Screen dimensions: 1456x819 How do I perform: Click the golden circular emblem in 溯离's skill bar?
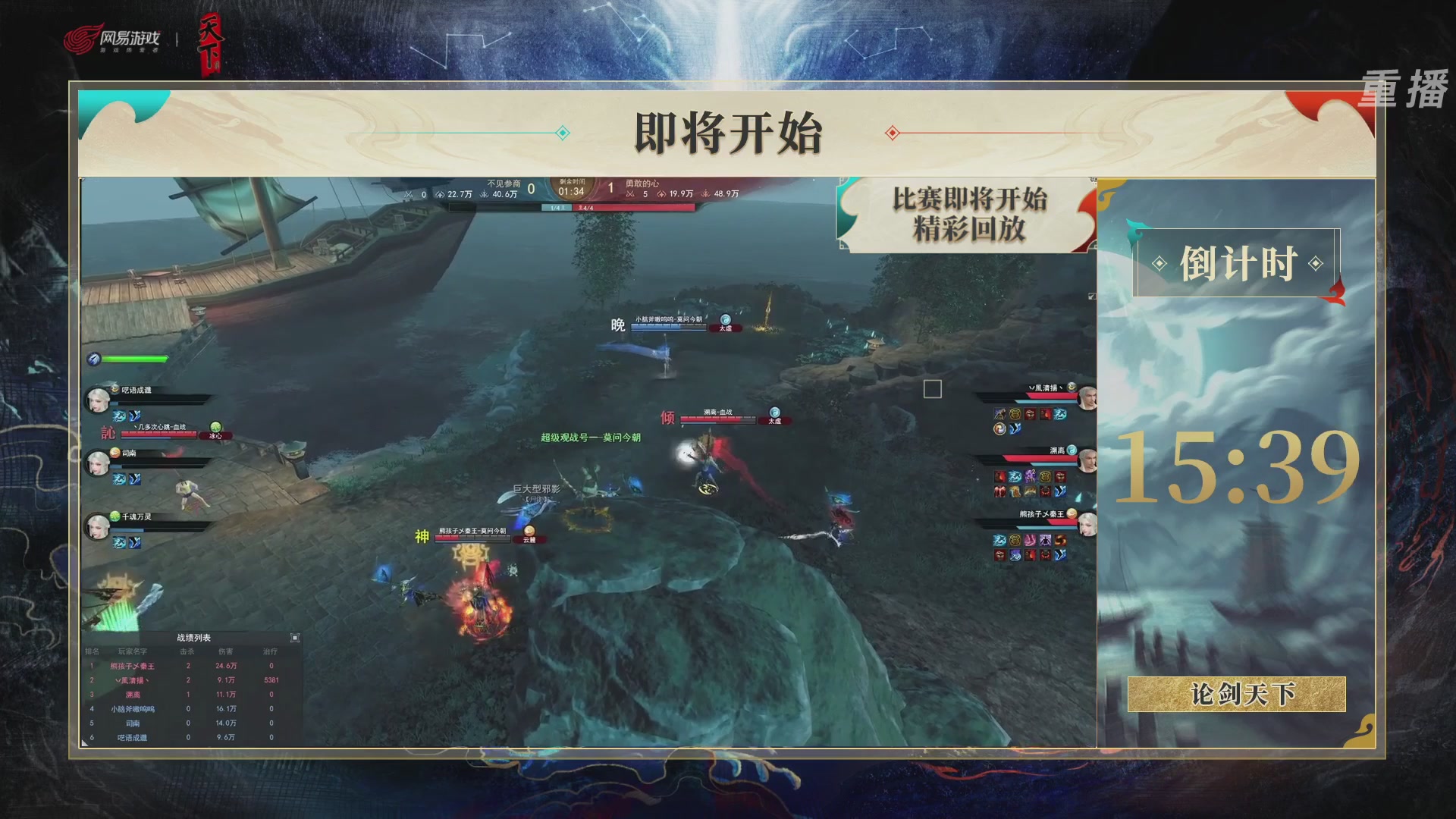coord(1046,475)
